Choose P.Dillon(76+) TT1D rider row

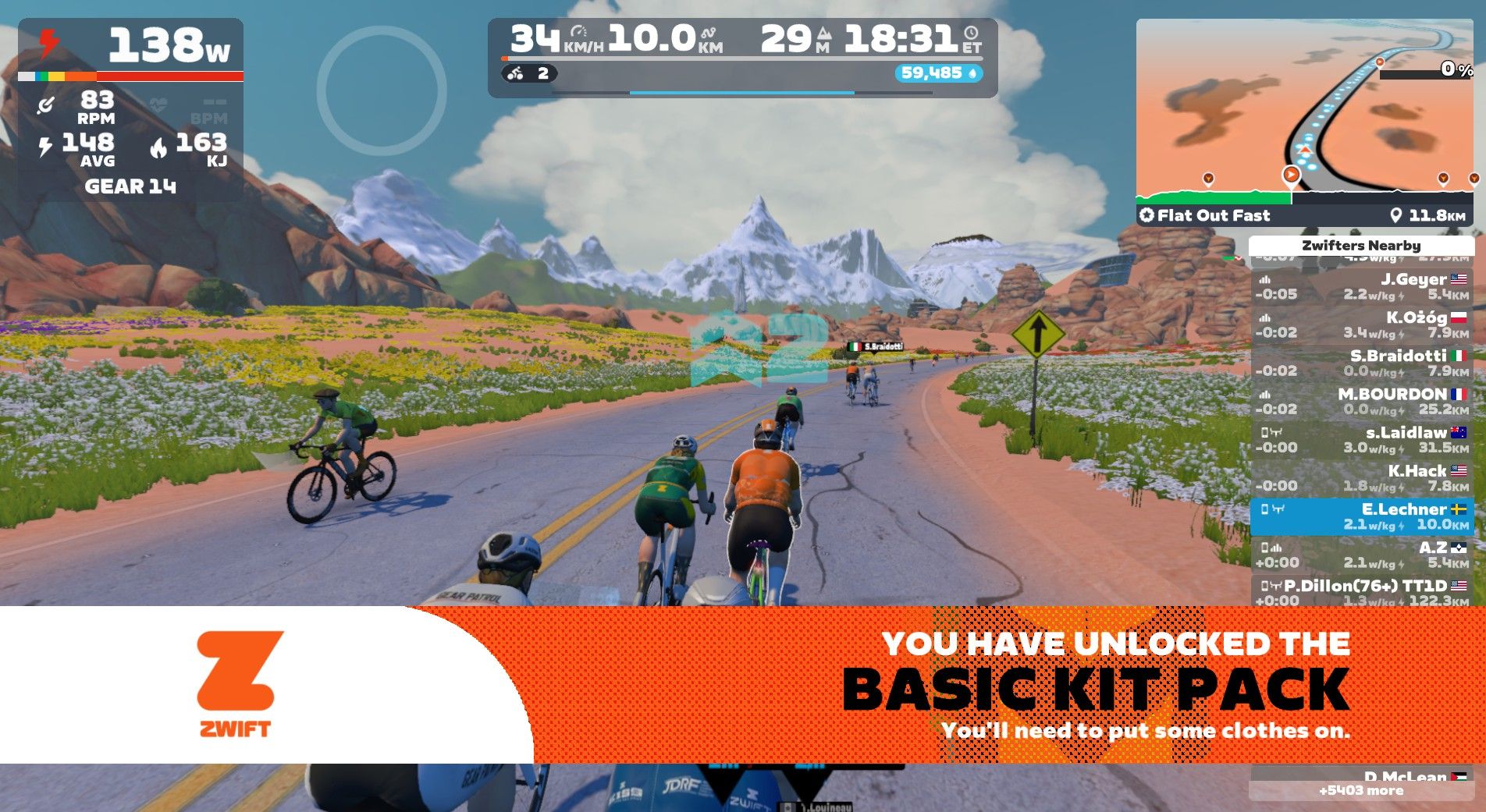click(1361, 592)
